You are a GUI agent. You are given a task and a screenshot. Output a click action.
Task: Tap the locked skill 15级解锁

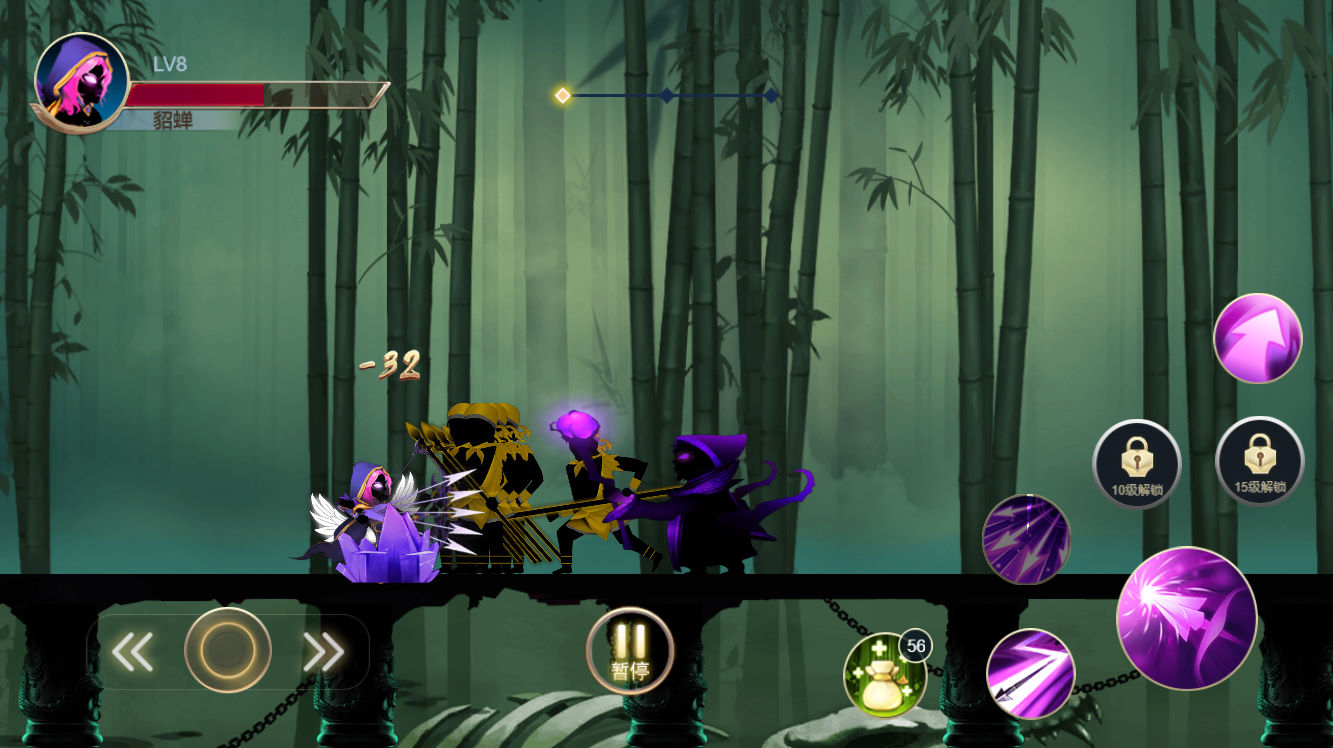coord(1259,461)
